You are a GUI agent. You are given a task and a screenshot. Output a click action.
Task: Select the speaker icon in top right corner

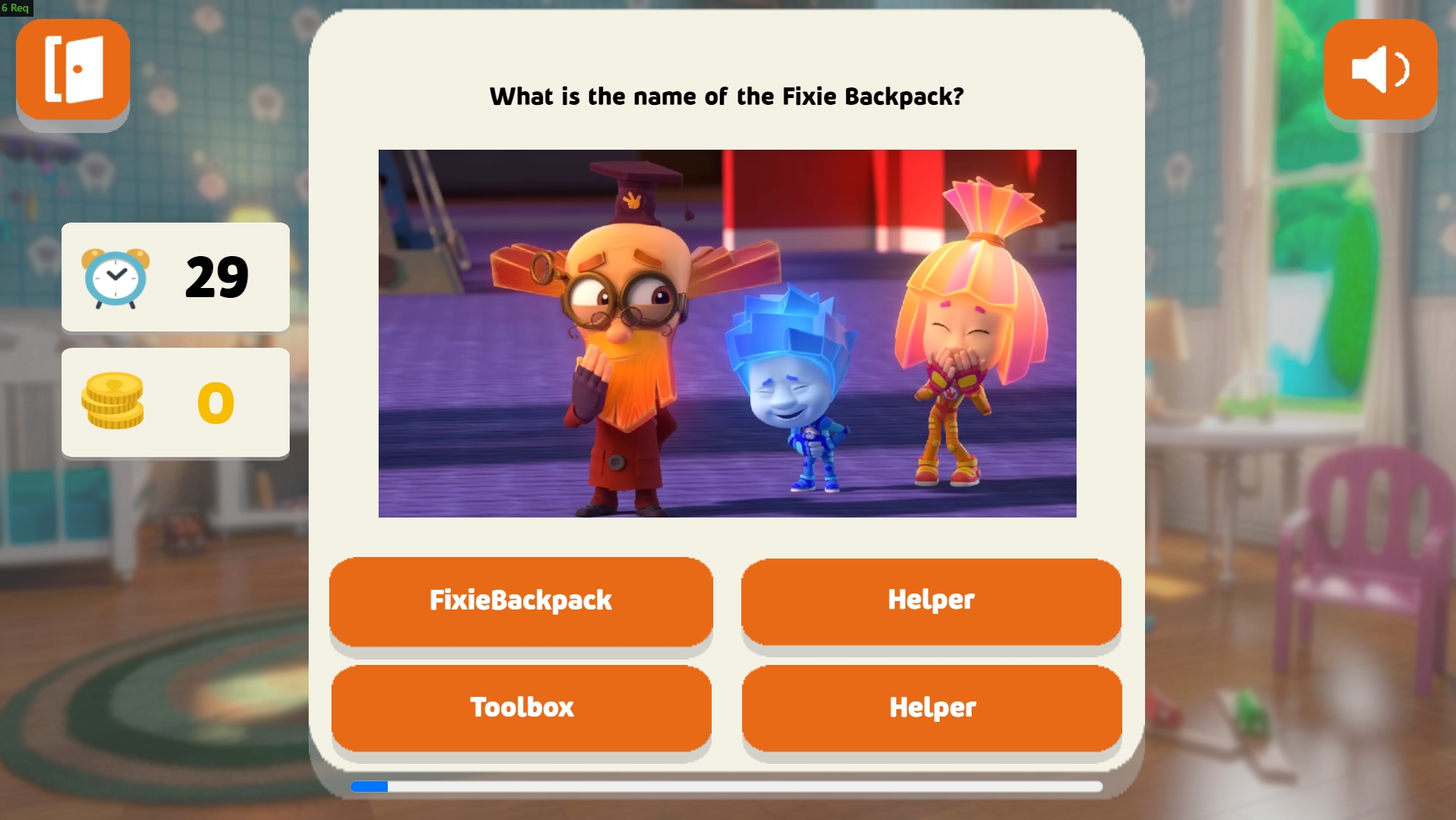pyautogui.click(x=1380, y=70)
